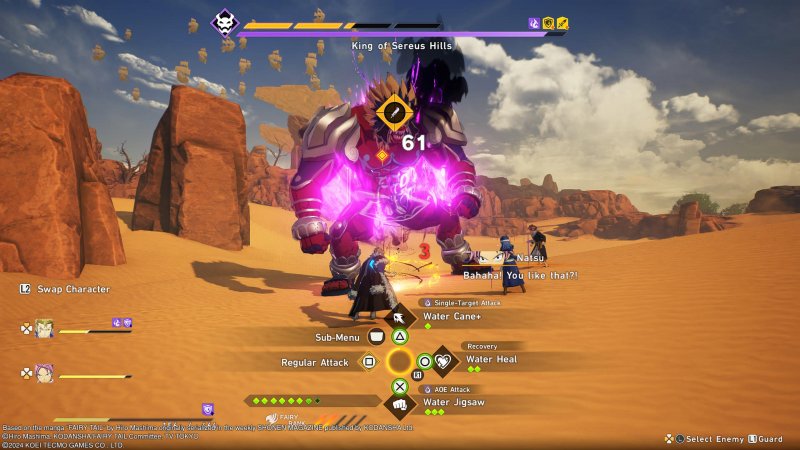800x450 pixels.
Task: Click the Water Cane+ pointing hand icon
Action: coord(400,318)
